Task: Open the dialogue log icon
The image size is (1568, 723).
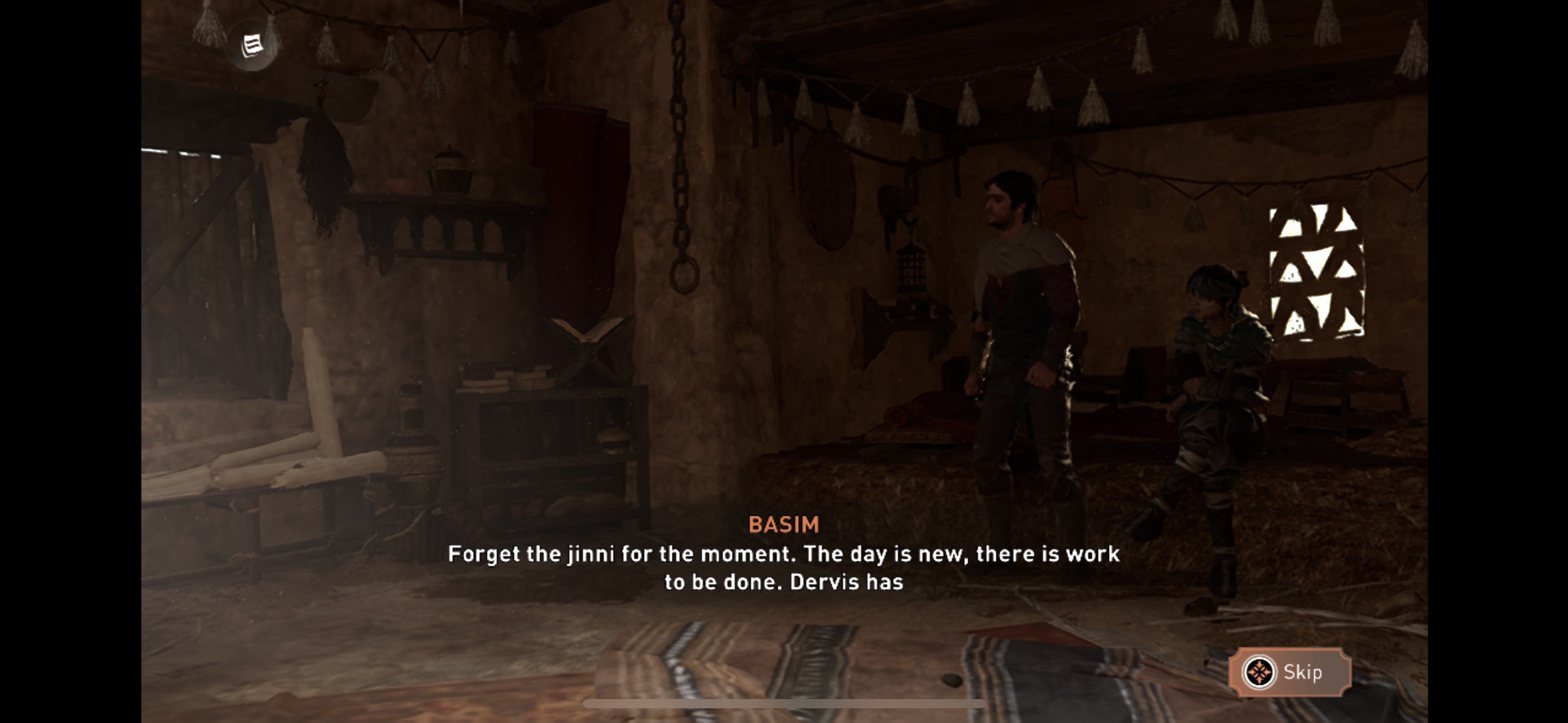Action: point(252,45)
